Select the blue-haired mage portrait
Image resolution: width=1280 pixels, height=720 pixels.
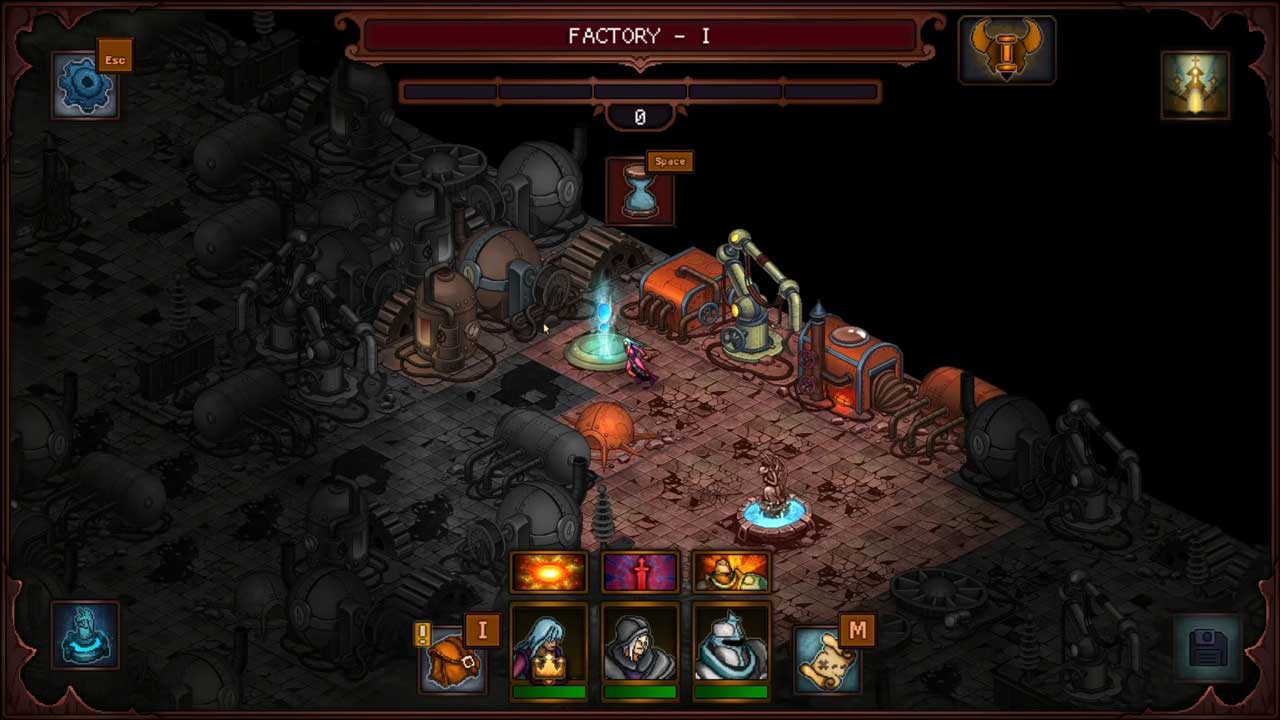548,646
